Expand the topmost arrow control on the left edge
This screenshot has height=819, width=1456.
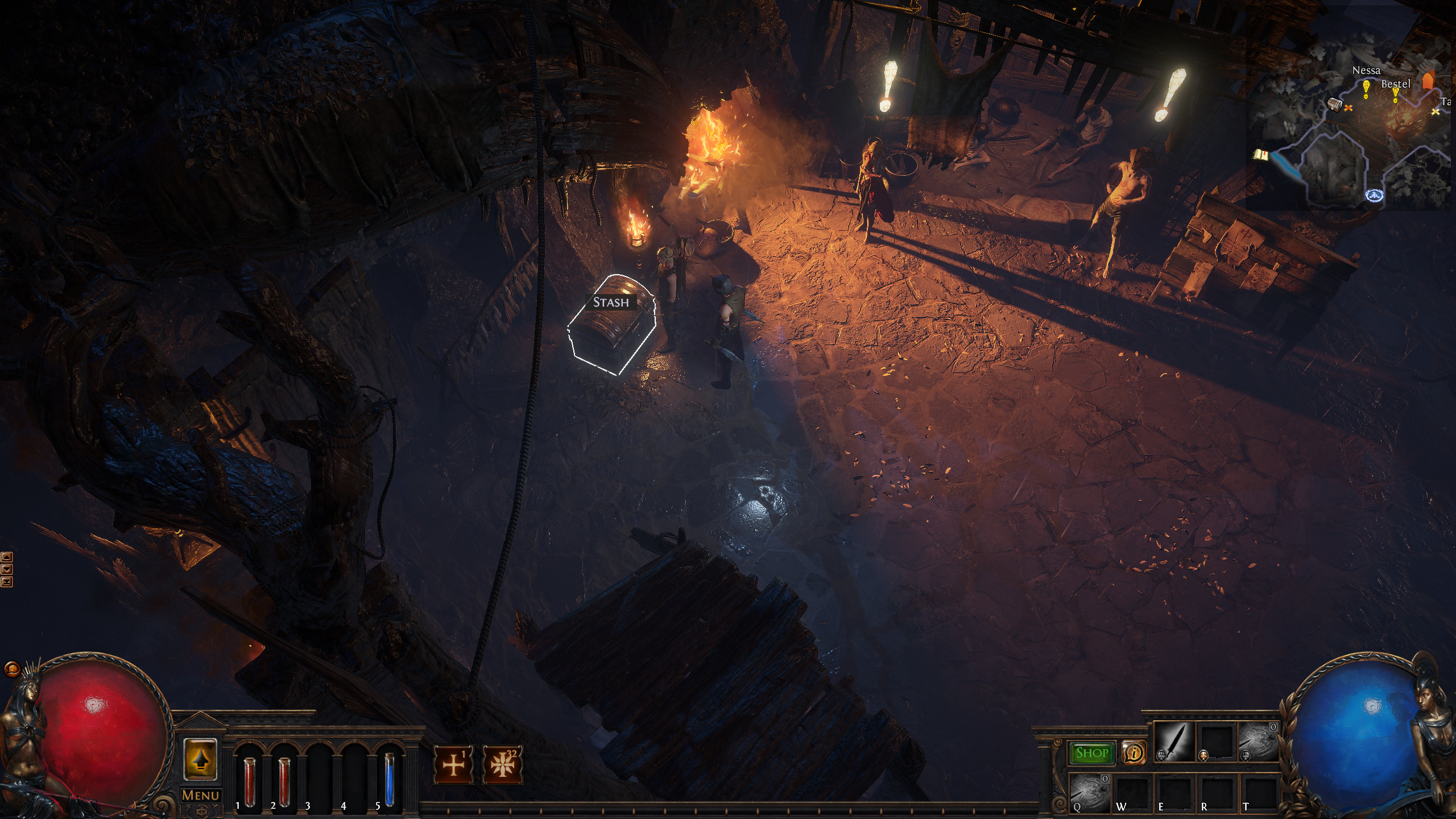pos(6,557)
